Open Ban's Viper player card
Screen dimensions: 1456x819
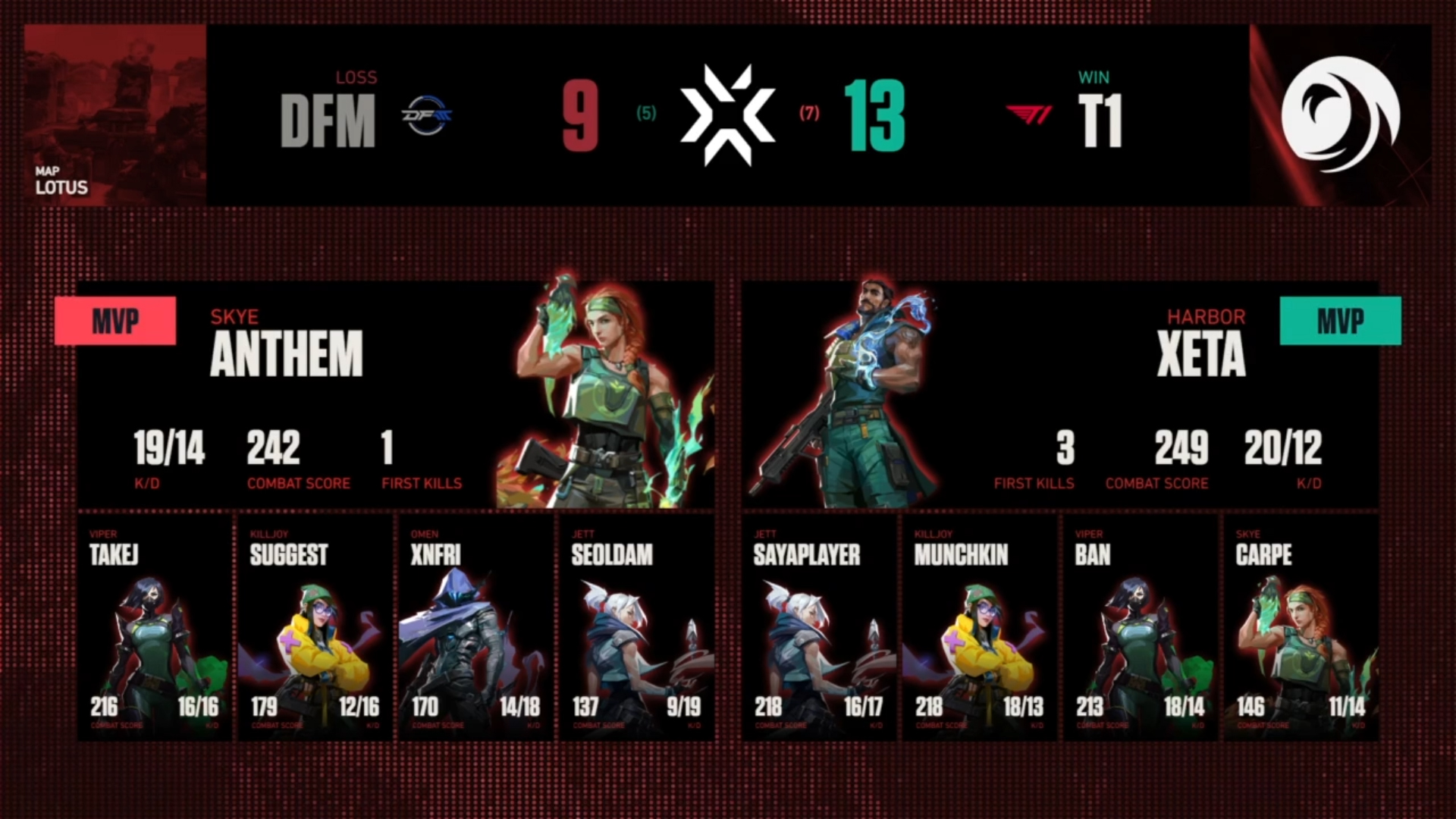(1141, 628)
